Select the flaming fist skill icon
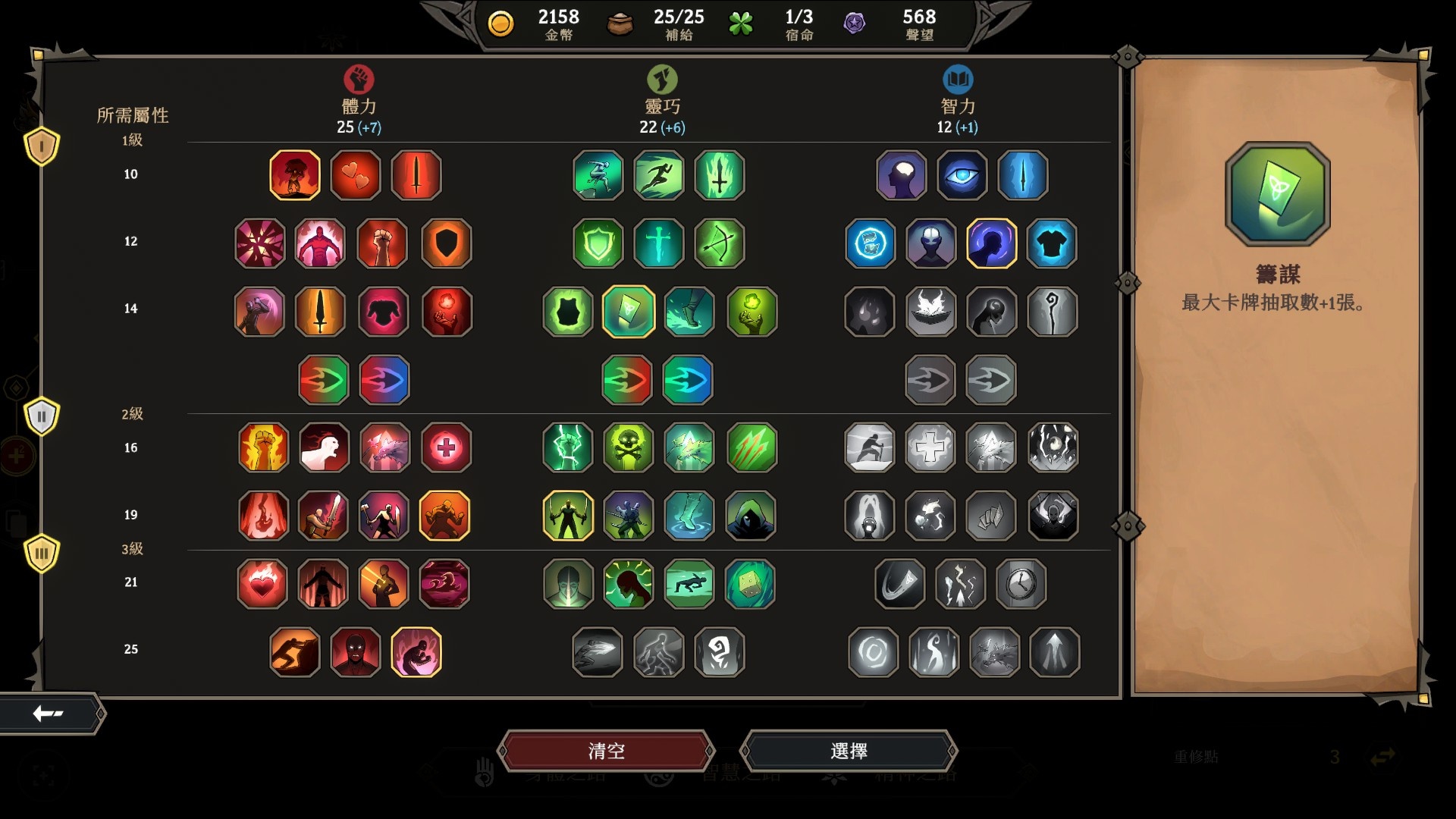 tap(263, 447)
